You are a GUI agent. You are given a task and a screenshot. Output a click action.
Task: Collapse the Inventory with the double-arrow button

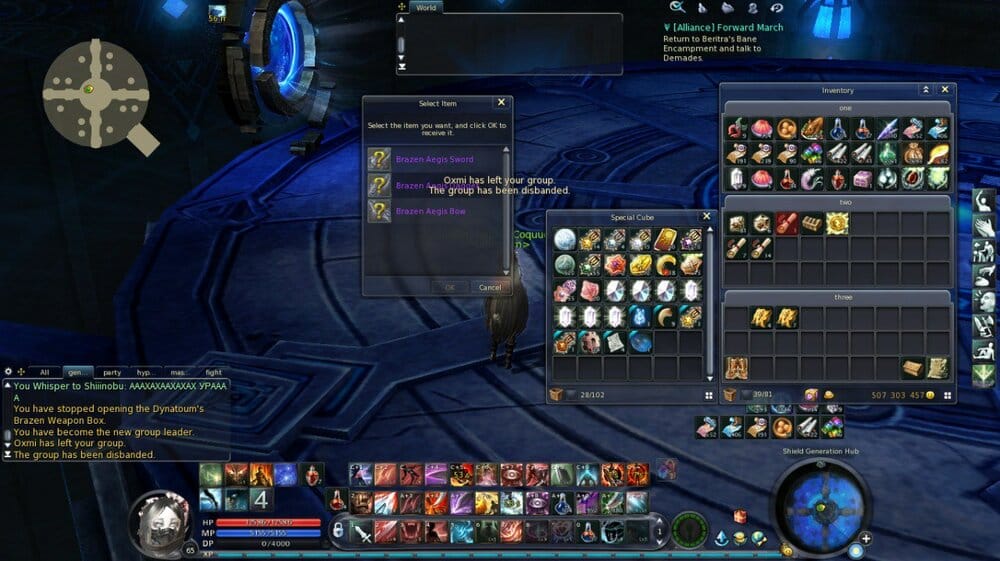[926, 90]
